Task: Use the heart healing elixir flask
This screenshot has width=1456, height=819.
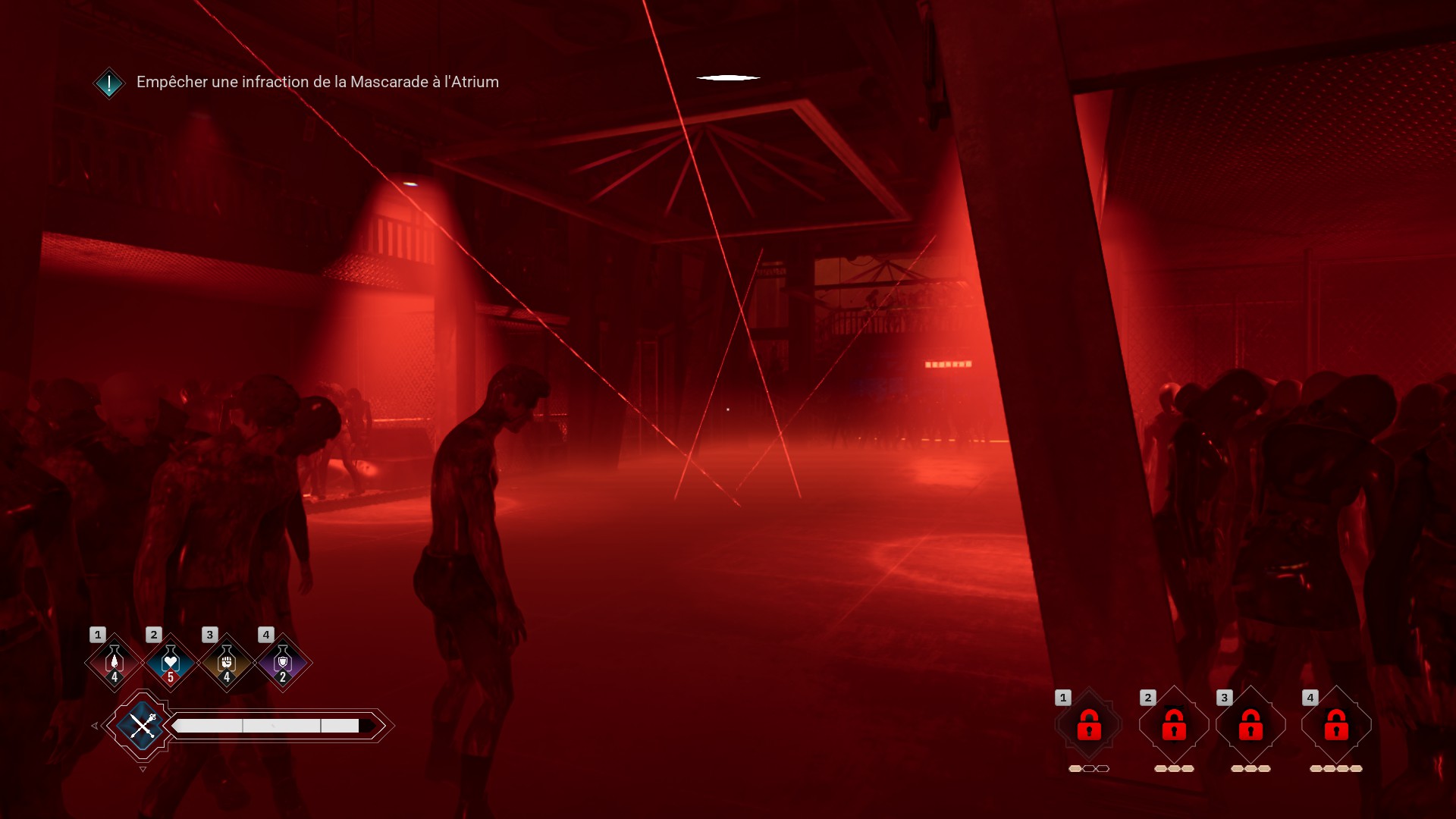Action: 171,662
